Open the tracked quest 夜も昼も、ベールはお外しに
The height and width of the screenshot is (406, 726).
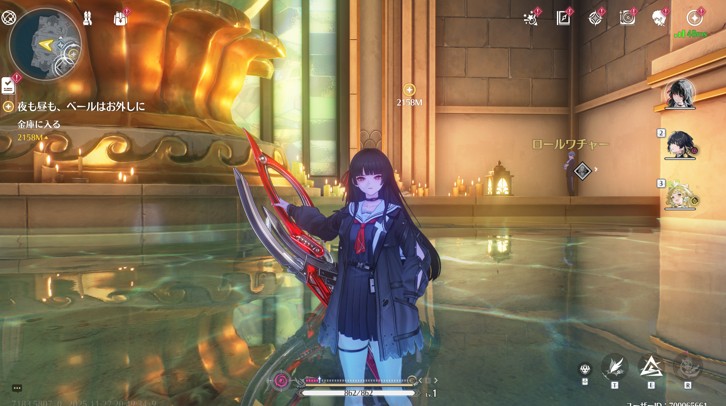pyautogui.click(x=80, y=105)
